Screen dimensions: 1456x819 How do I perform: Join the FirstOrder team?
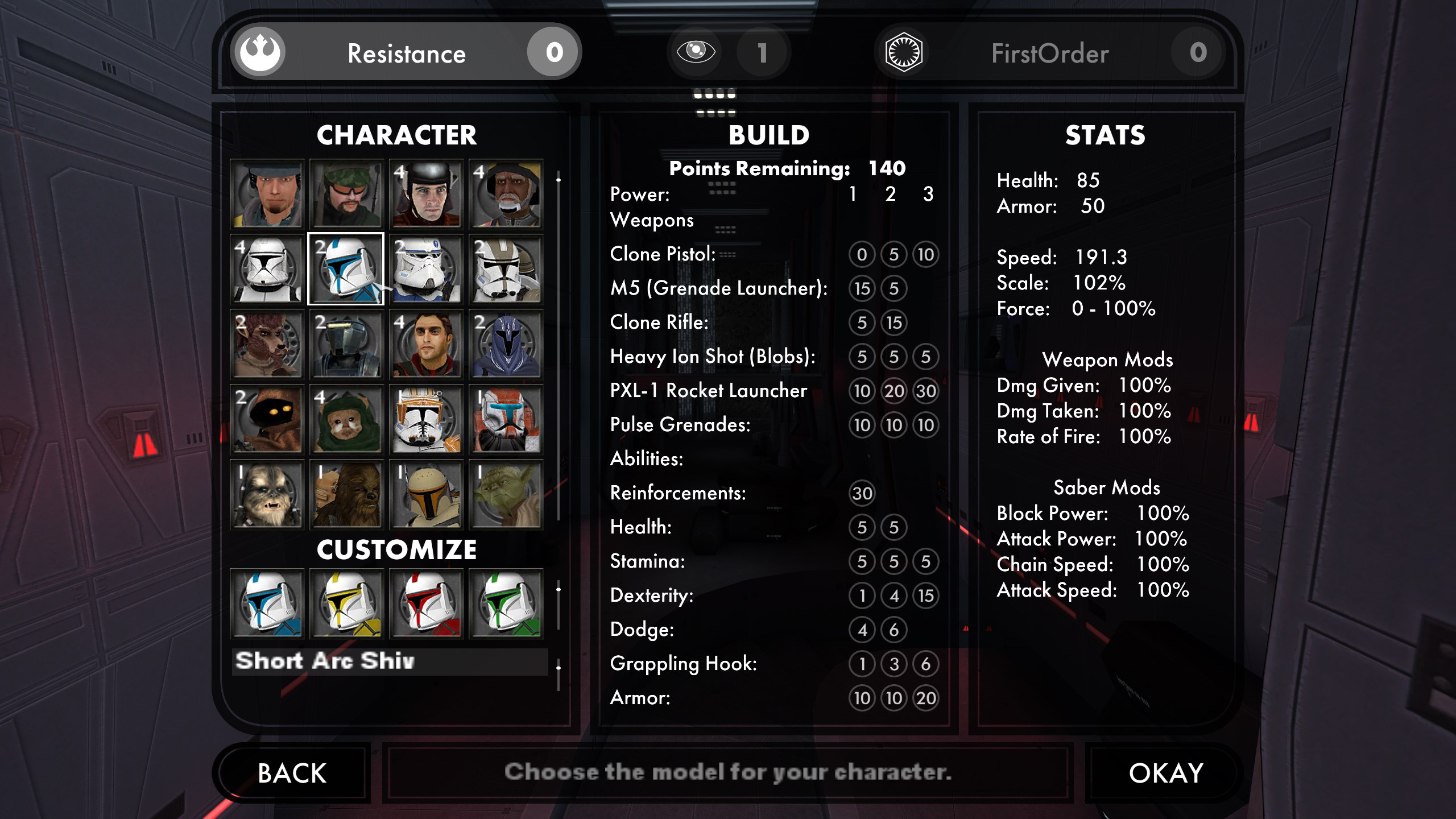(x=1050, y=53)
